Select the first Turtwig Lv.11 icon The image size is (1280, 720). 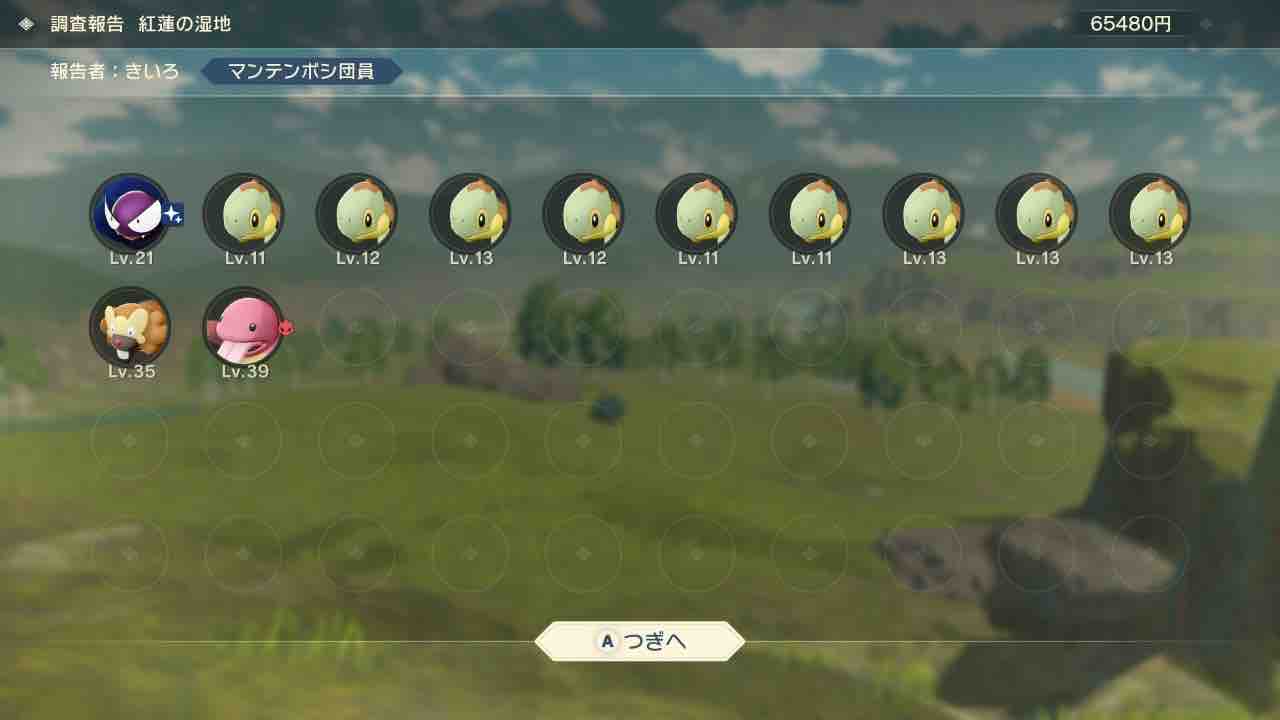pyautogui.click(x=244, y=213)
